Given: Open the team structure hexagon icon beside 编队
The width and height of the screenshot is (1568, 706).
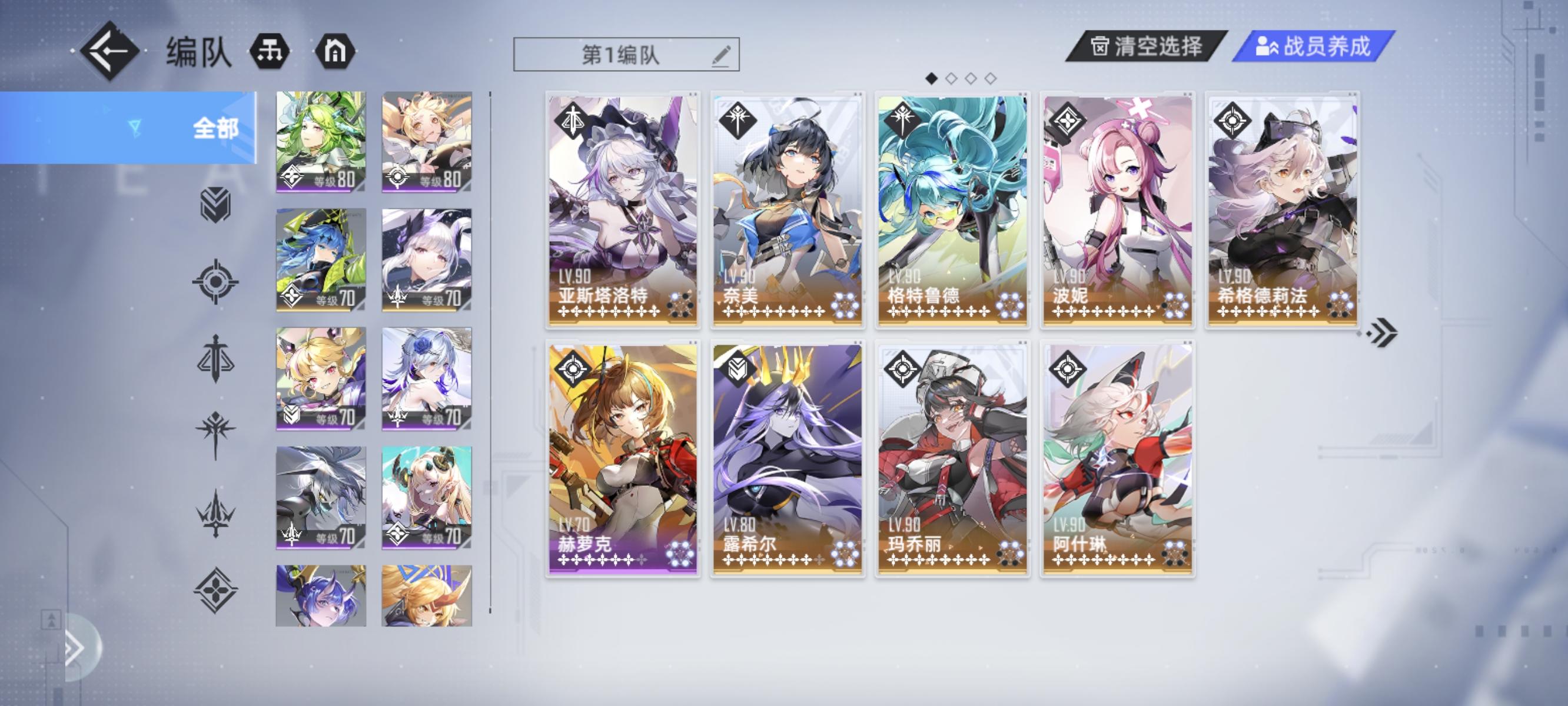Looking at the screenshot, I should click(x=270, y=51).
